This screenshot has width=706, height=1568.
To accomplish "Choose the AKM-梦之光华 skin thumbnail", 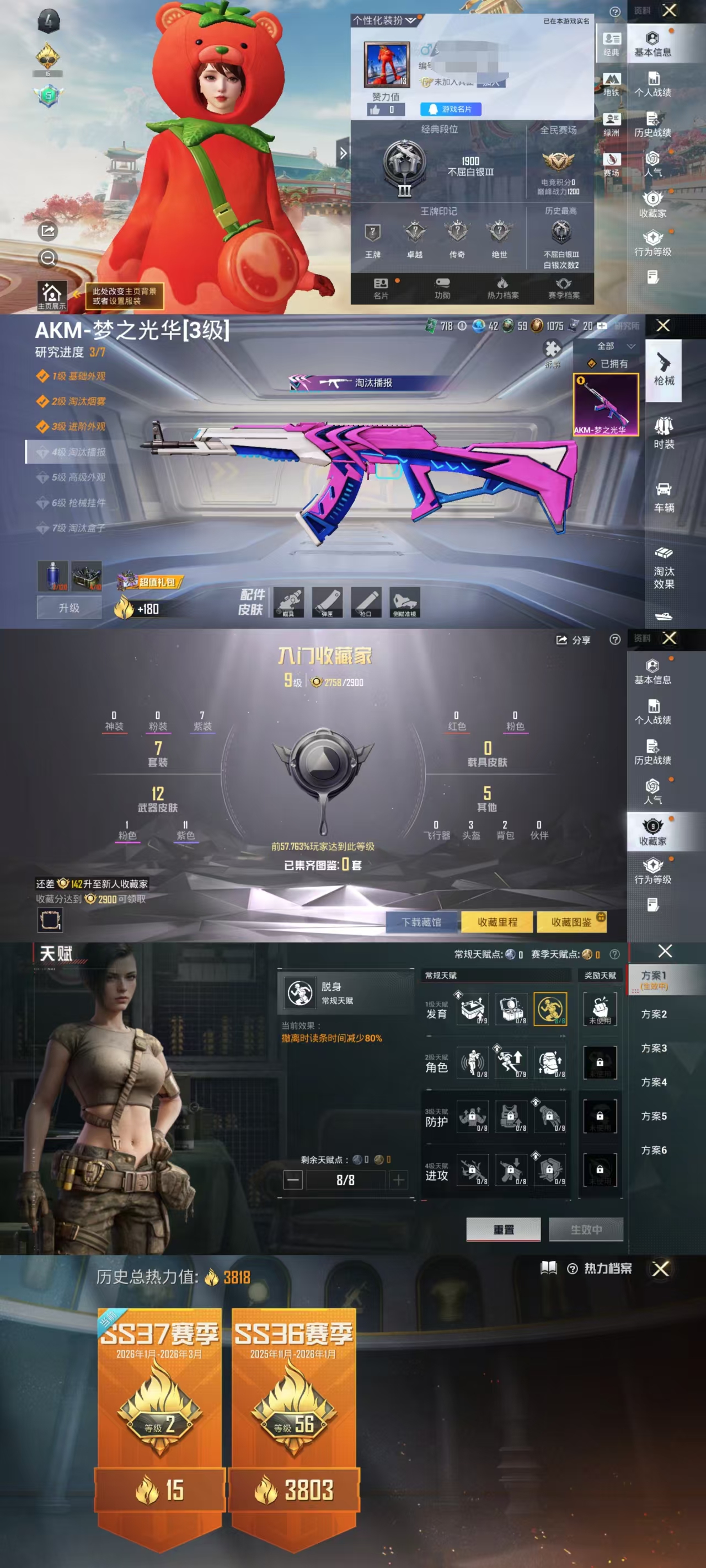I will [x=606, y=404].
